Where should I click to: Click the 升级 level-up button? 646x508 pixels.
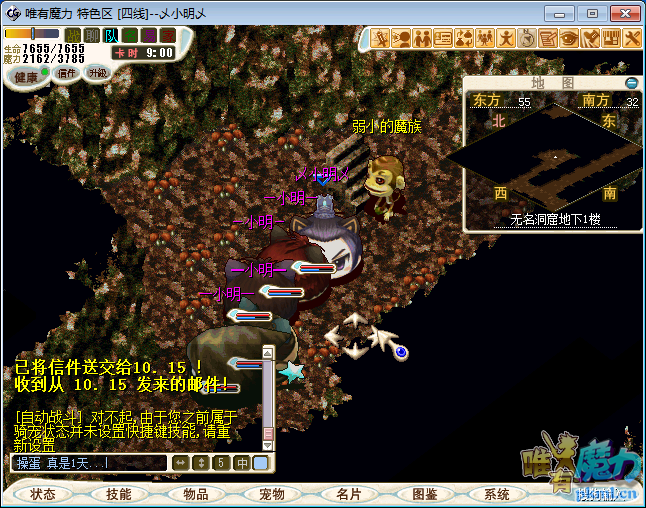[x=97, y=73]
